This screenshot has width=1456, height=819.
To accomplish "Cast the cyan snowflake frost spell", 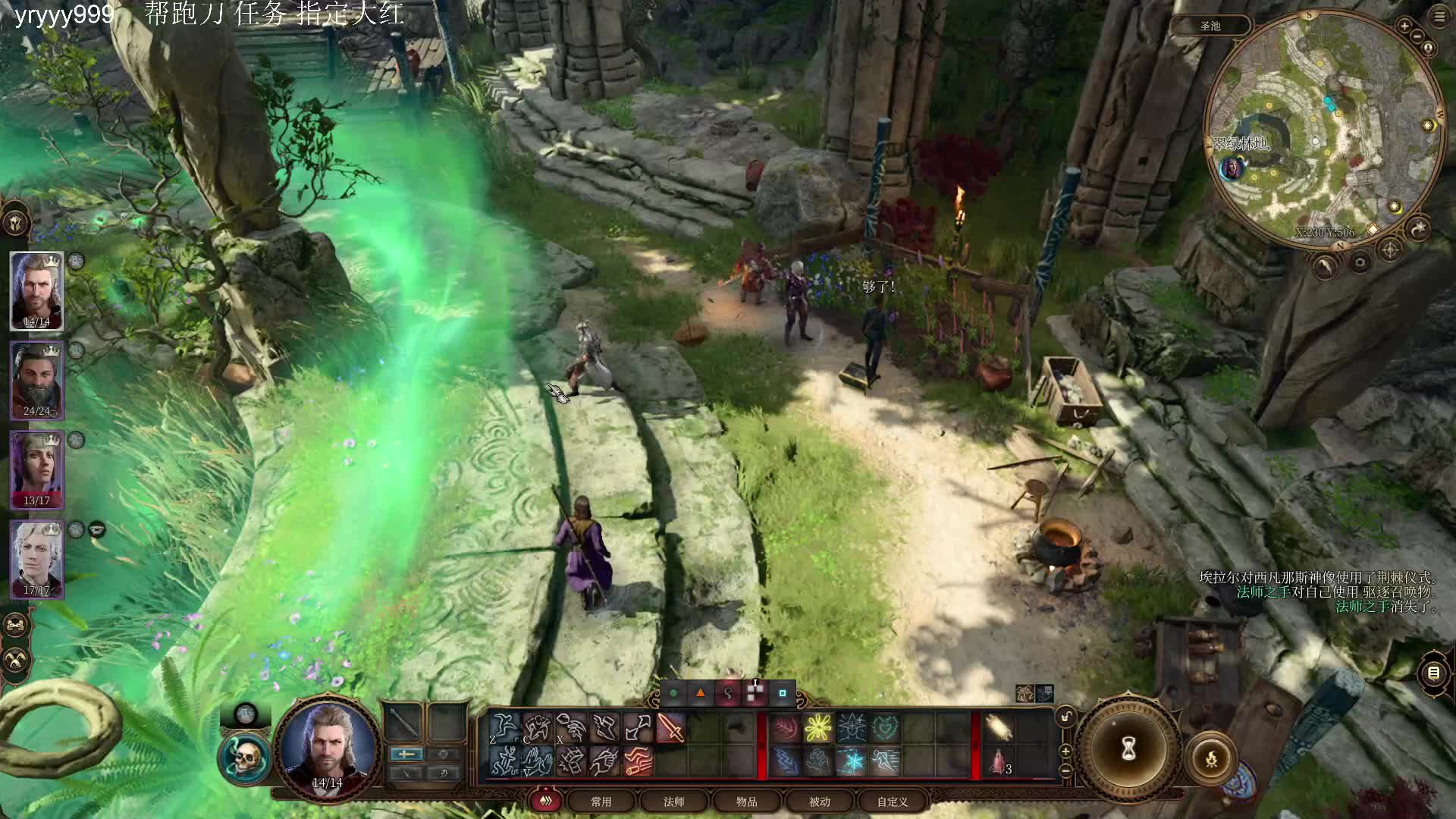I will pos(852,761).
